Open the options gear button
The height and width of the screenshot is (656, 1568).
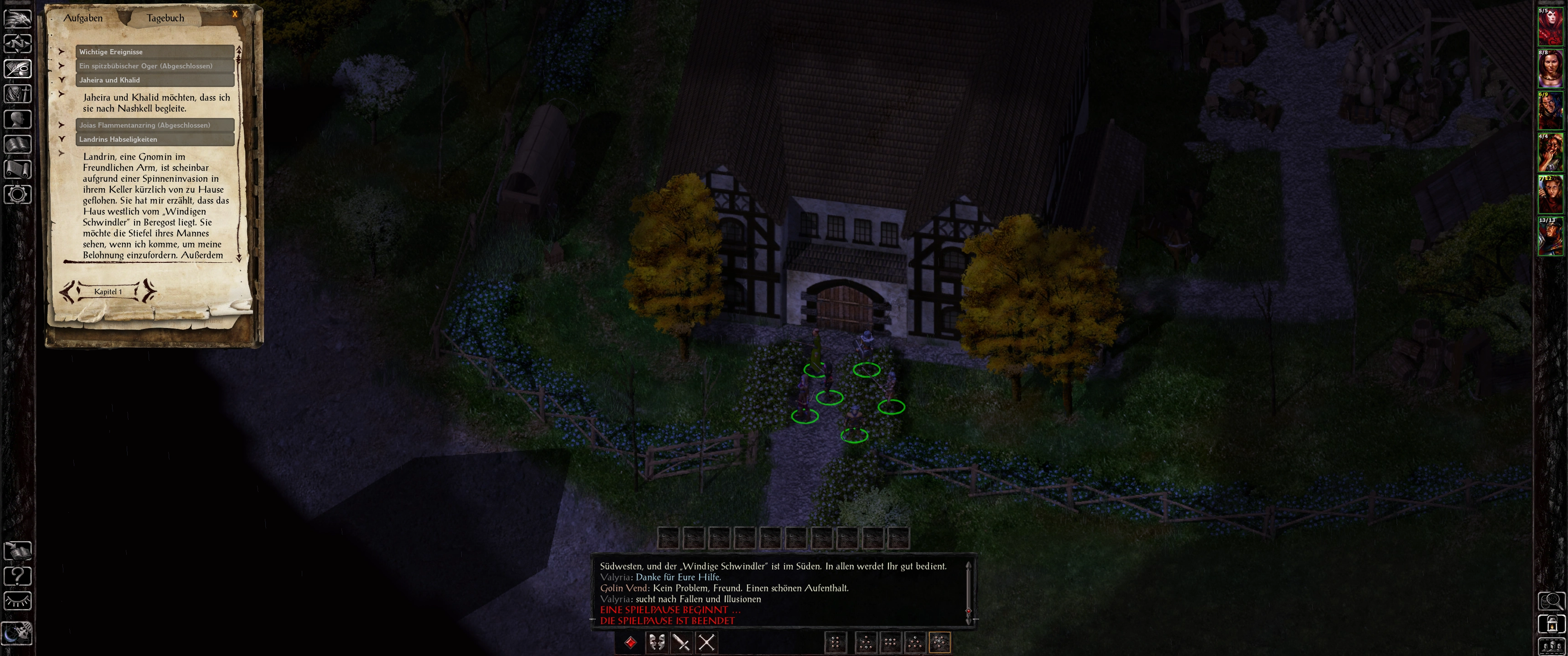coord(18,194)
